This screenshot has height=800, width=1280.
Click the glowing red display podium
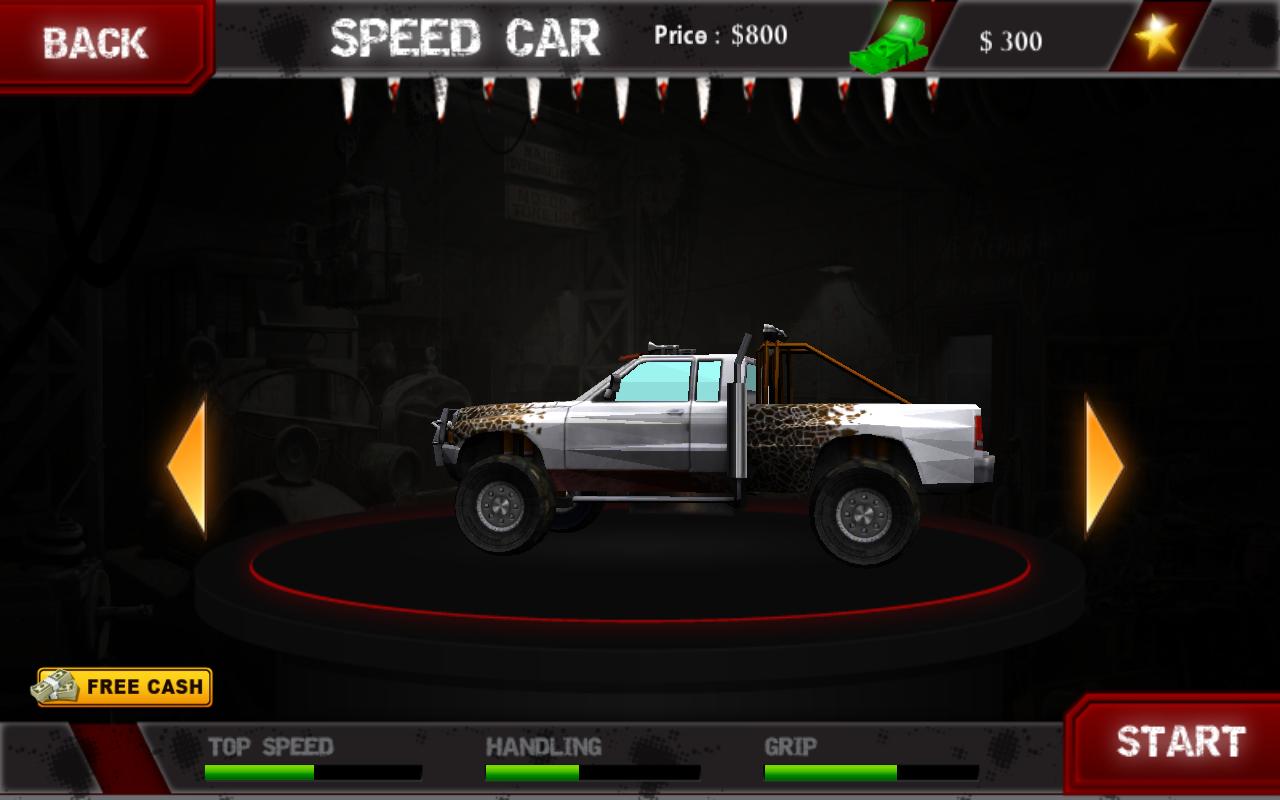[x=640, y=600]
